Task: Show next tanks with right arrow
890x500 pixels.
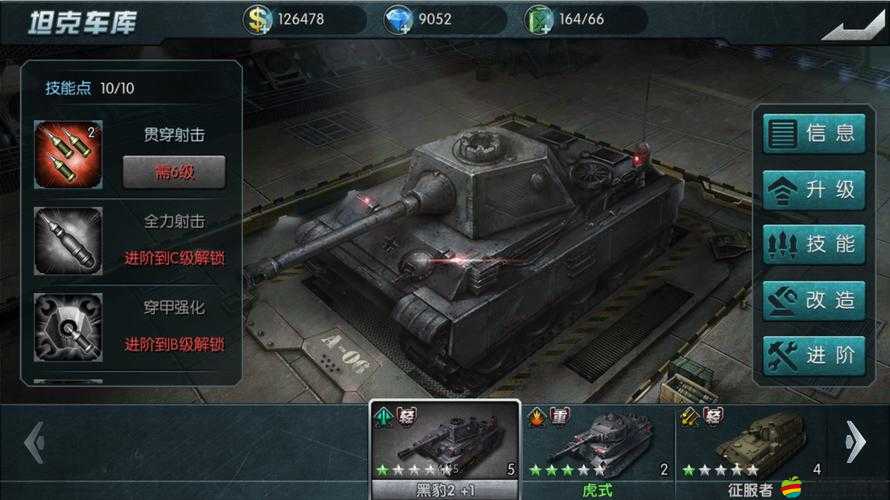Action: (x=855, y=442)
